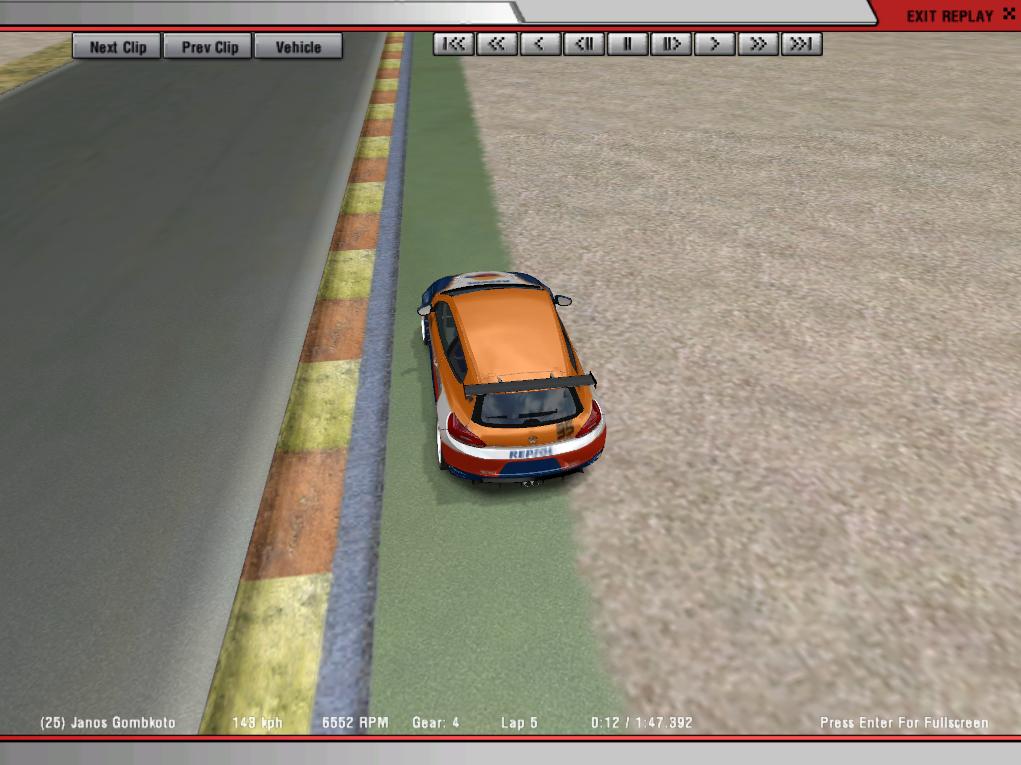Skip to the end of the replay
The width and height of the screenshot is (1021, 765).
801,44
